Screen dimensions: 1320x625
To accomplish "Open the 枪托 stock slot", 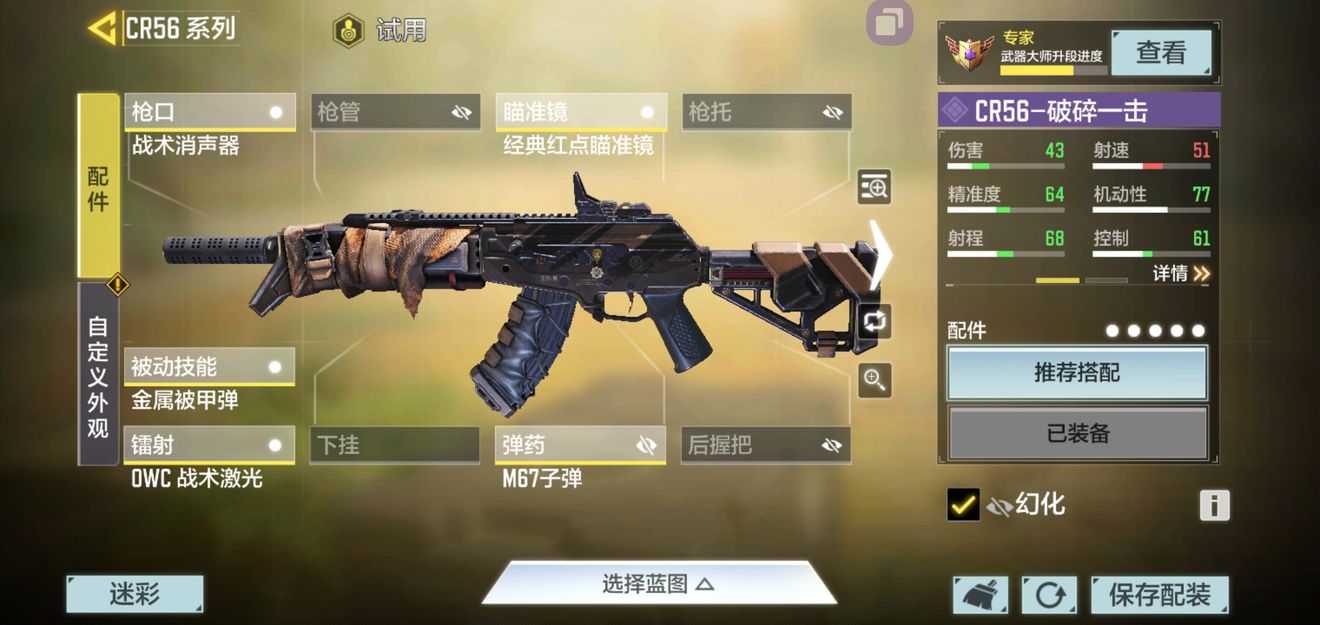I will click(x=767, y=112).
